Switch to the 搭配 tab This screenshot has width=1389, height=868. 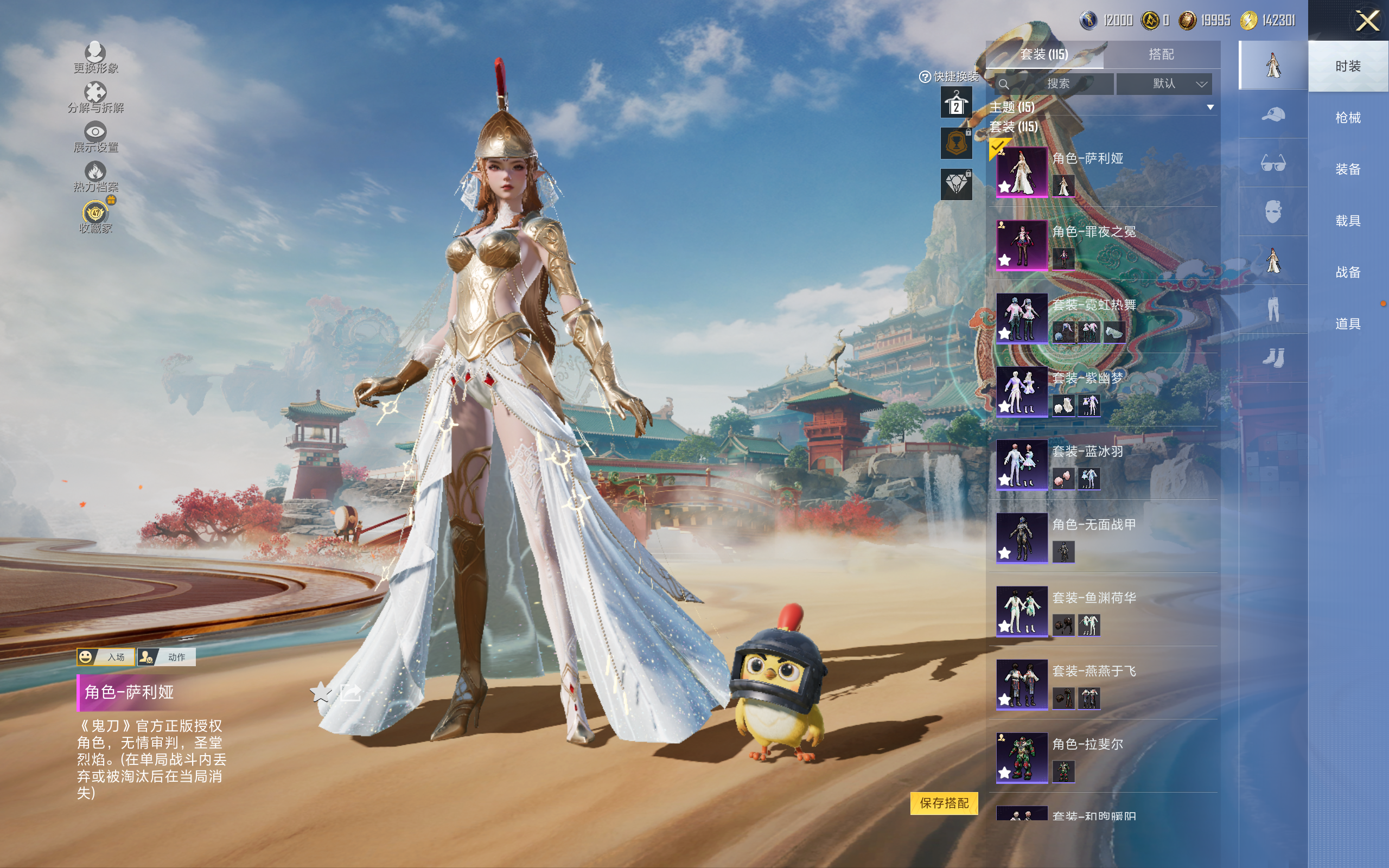pos(1161,55)
